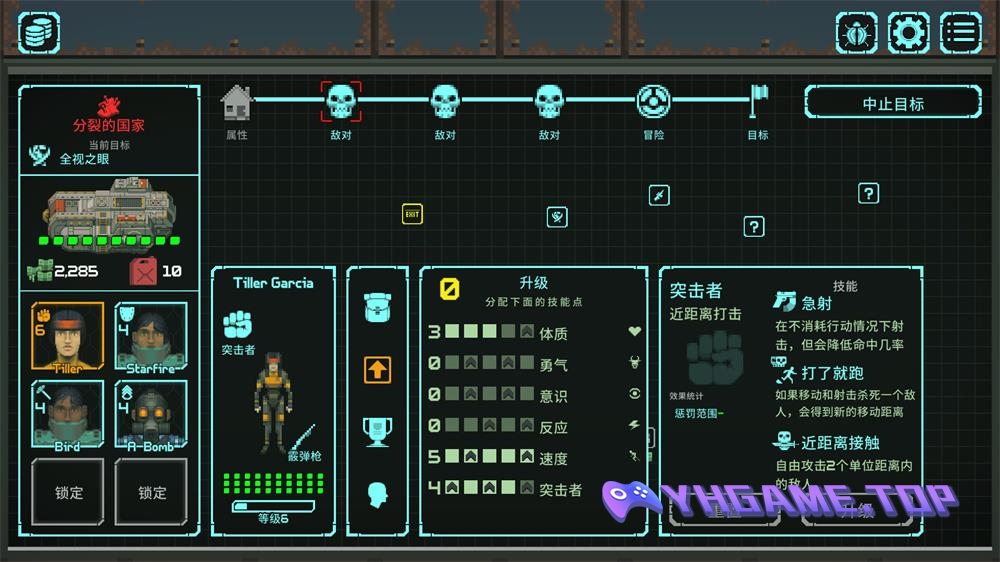Select the Tiller squad portrait
The width and height of the screenshot is (1000, 562).
(67, 337)
